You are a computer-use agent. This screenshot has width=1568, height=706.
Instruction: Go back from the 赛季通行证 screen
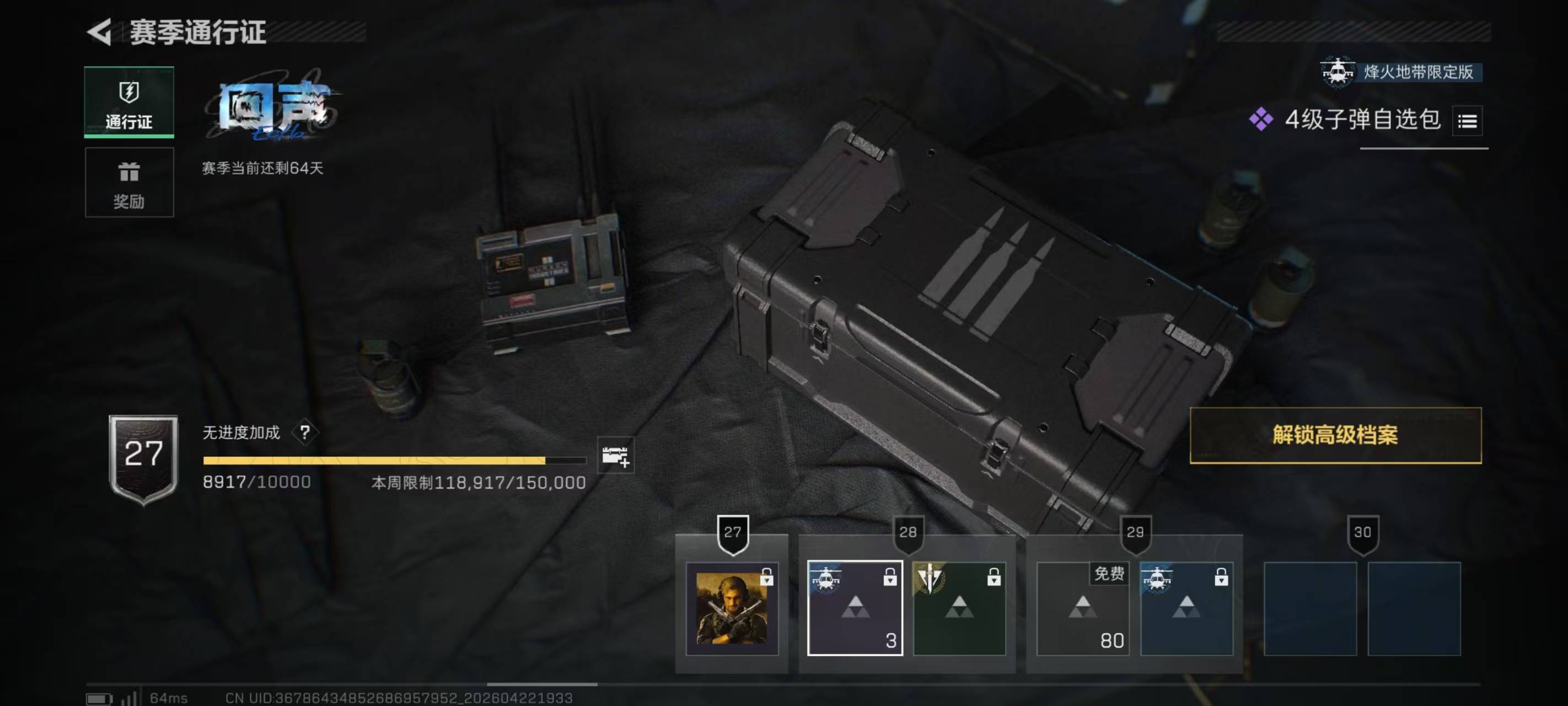coord(100,31)
